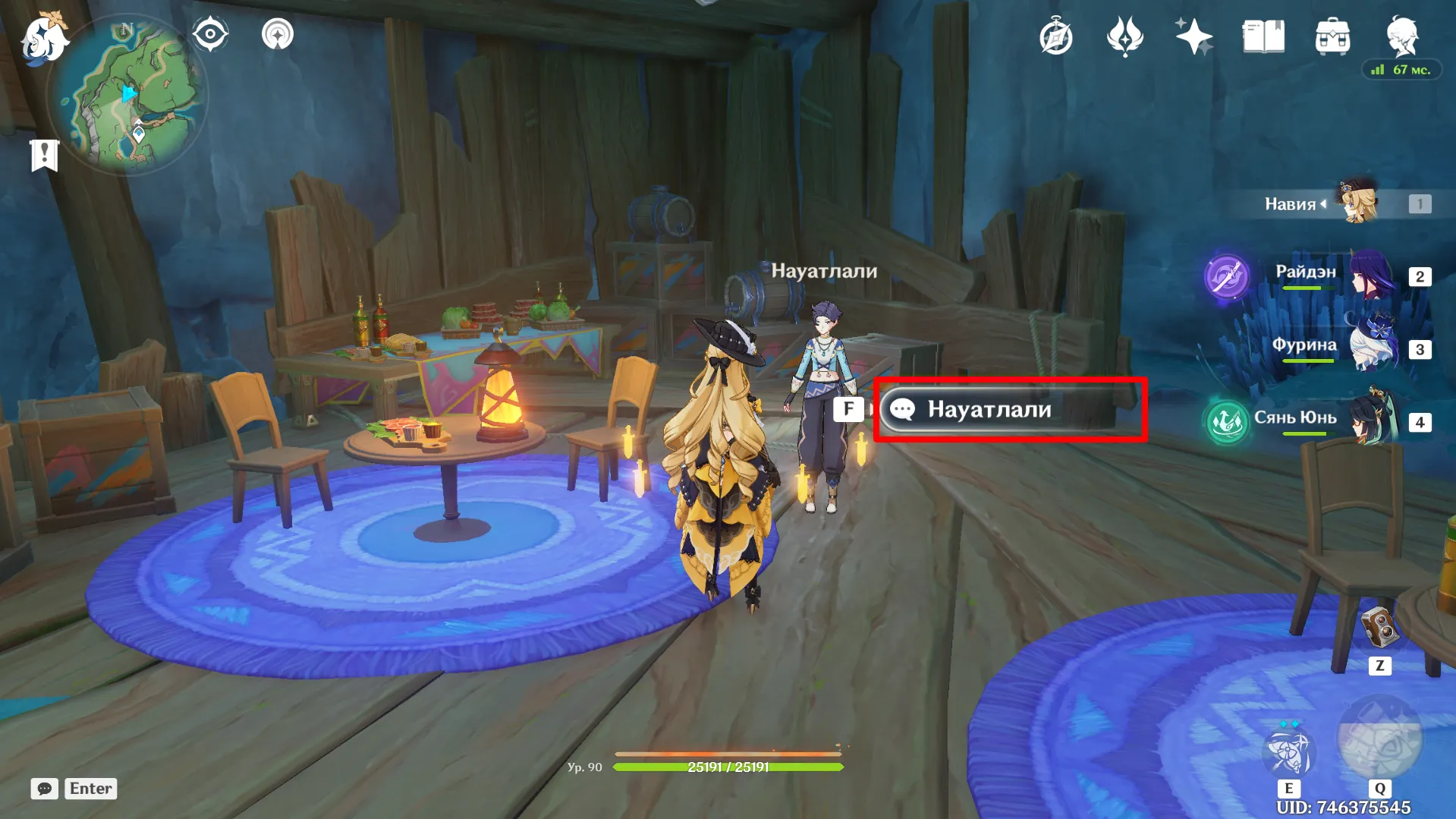Activate the elemental burst icon
This screenshot has height=819, width=1456.
click(x=1379, y=742)
